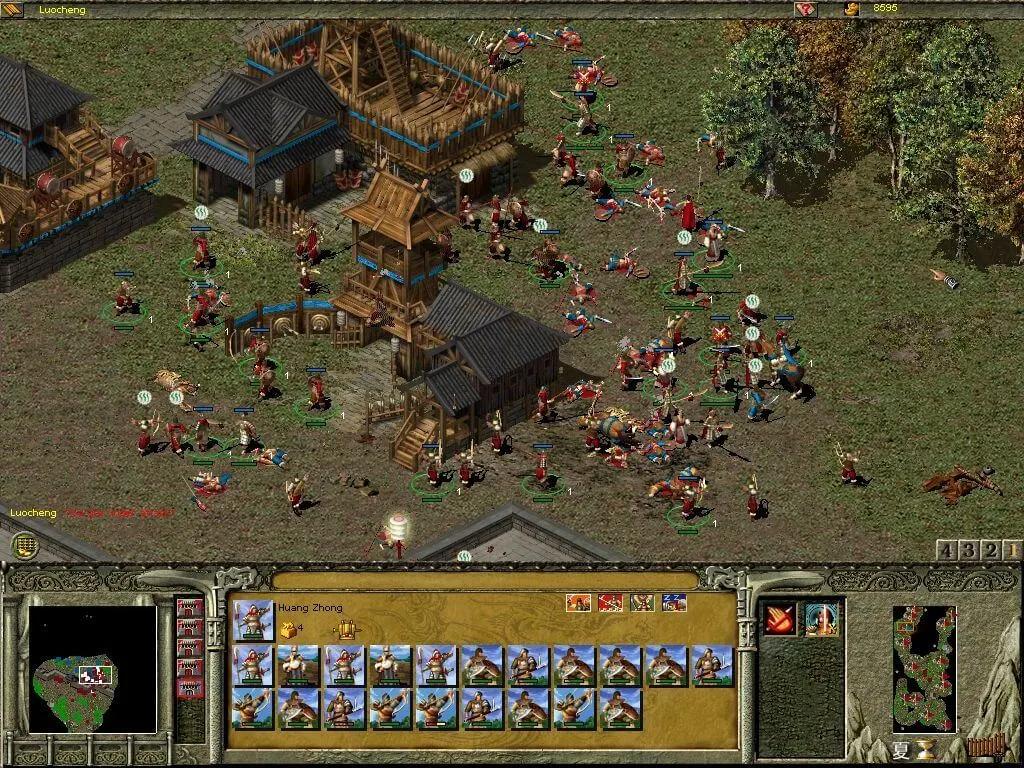Activate the flaming fist attack skill
Screen dimensions: 1024x768
pyautogui.click(x=780, y=619)
